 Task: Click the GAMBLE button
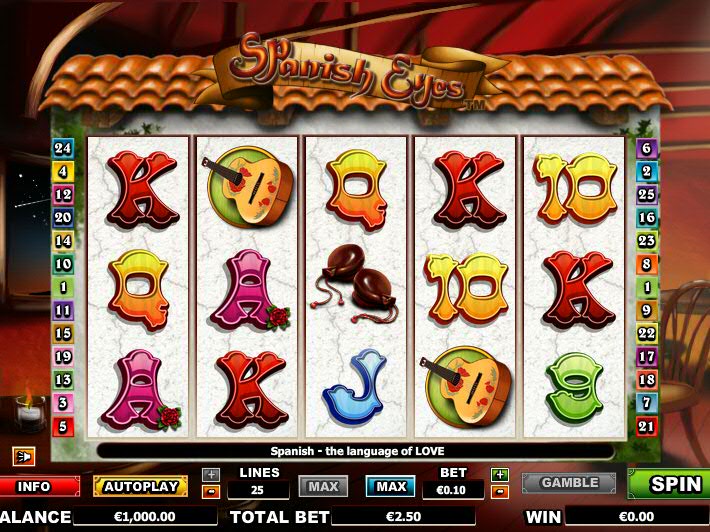[x=569, y=483]
